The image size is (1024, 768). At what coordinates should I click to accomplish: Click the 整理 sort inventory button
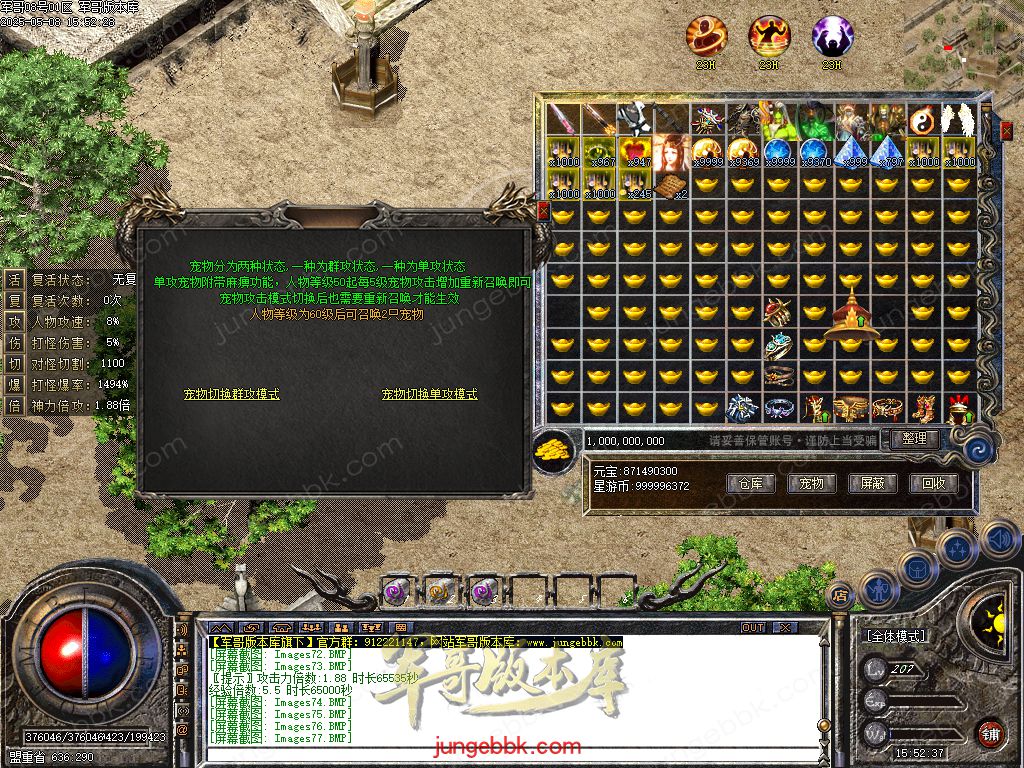pos(914,439)
